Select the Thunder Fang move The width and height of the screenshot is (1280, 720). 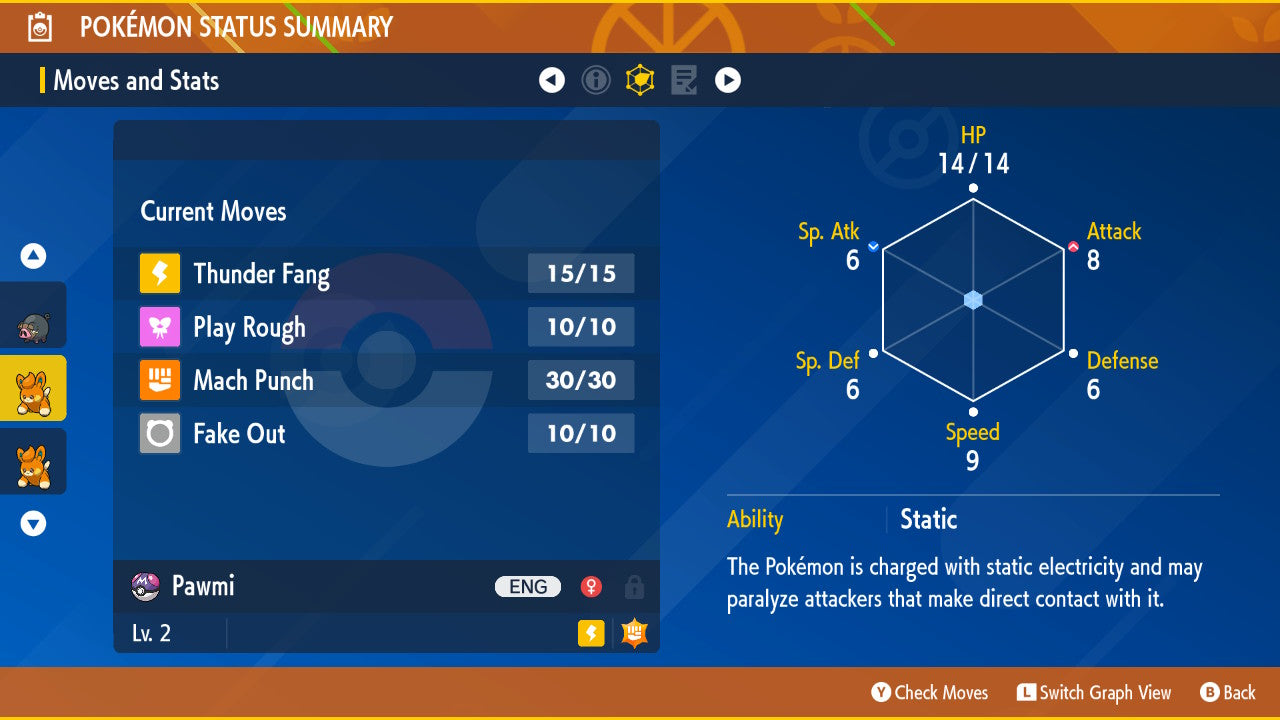coord(386,274)
